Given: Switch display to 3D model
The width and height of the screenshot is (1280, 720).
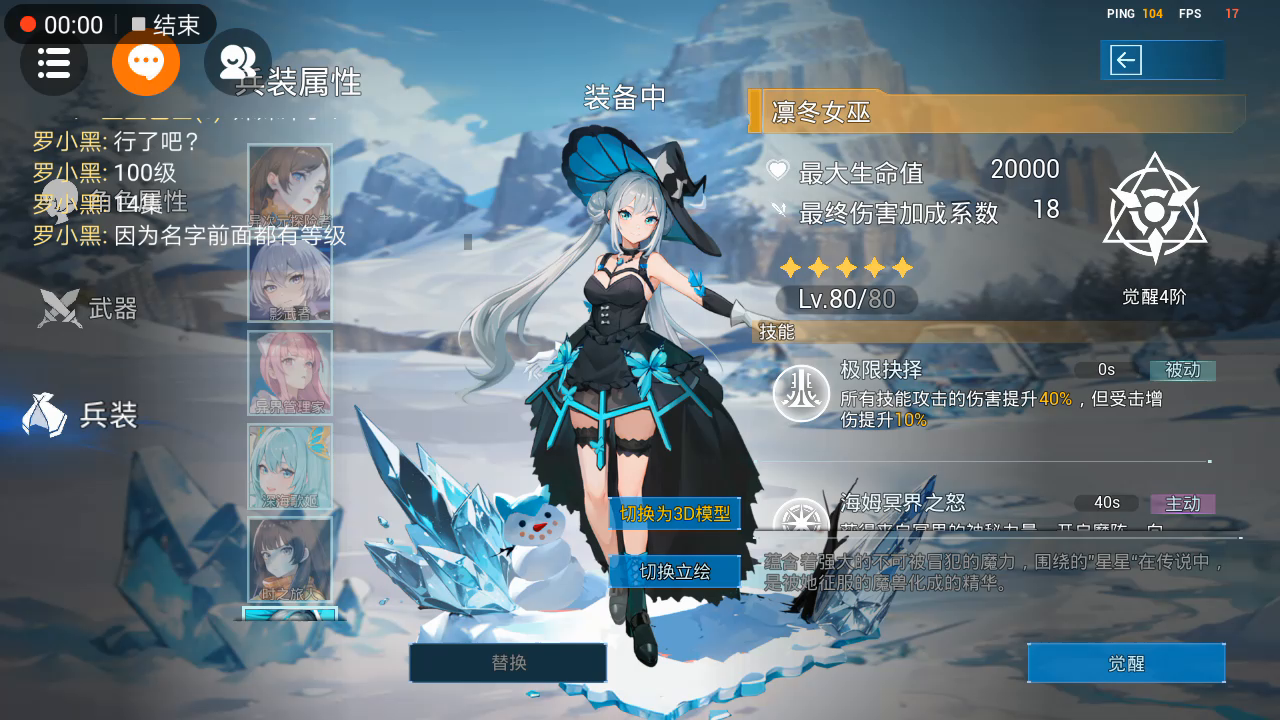Looking at the screenshot, I should pos(675,514).
